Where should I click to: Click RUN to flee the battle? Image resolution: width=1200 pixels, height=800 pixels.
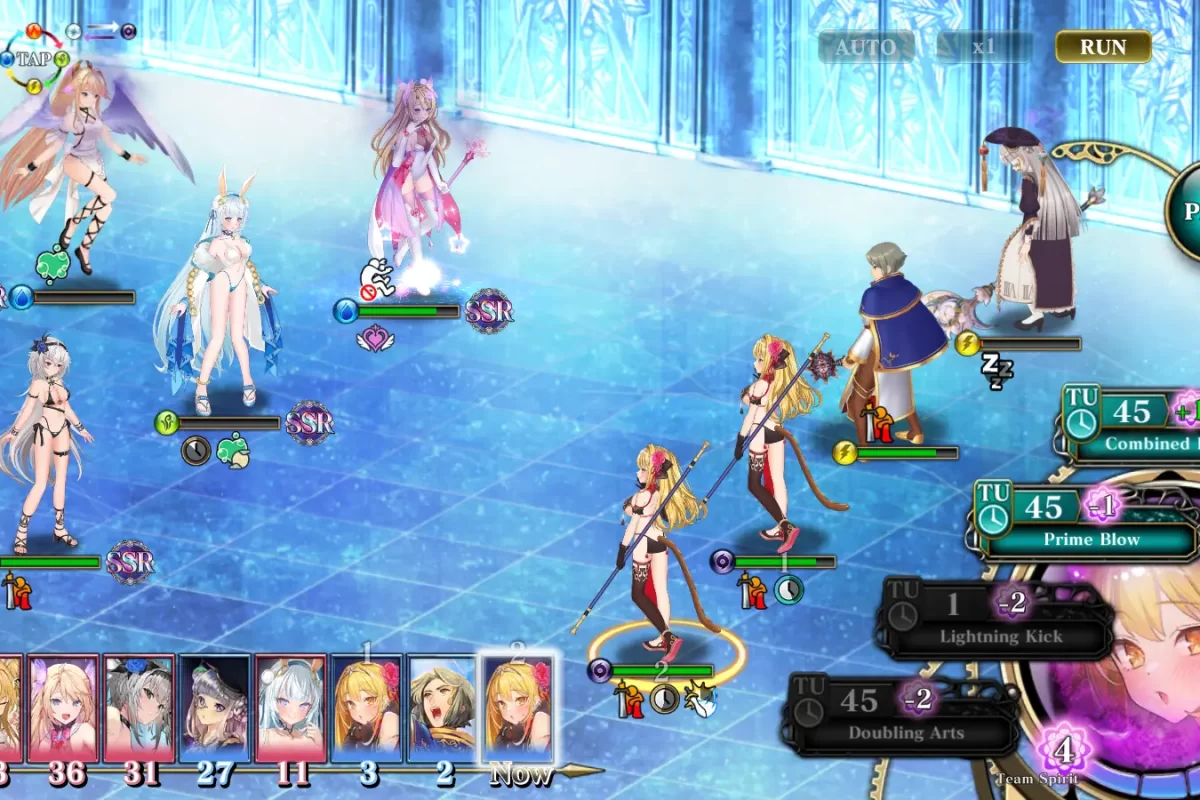pos(1103,47)
